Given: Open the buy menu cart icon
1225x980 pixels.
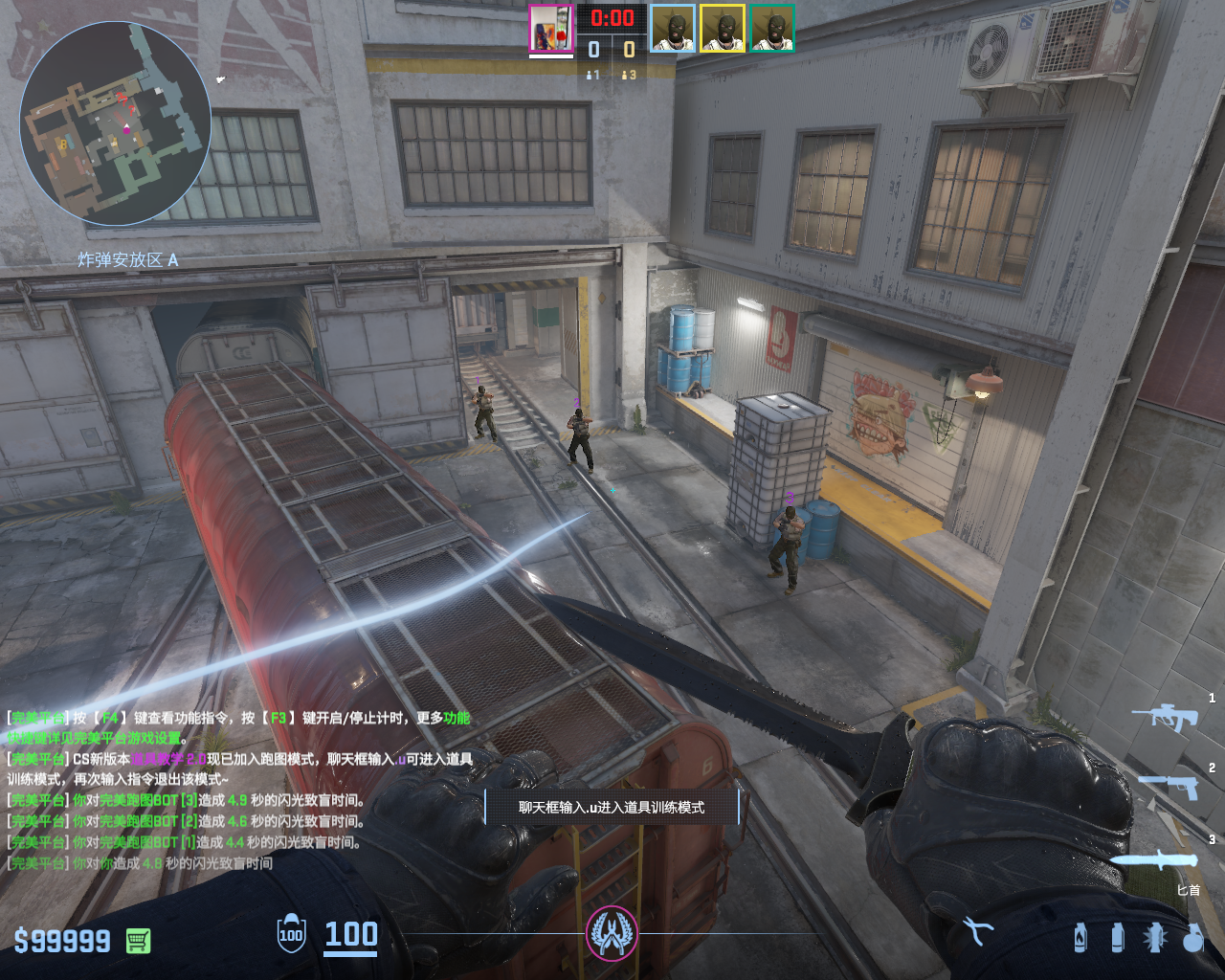Looking at the screenshot, I should [138, 941].
